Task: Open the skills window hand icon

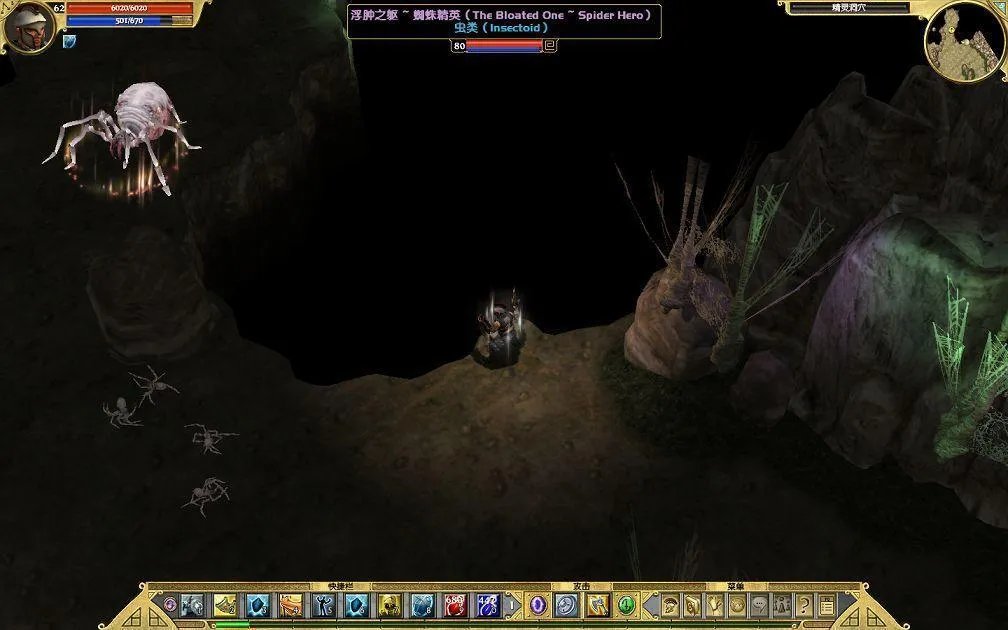Action: [x=715, y=605]
